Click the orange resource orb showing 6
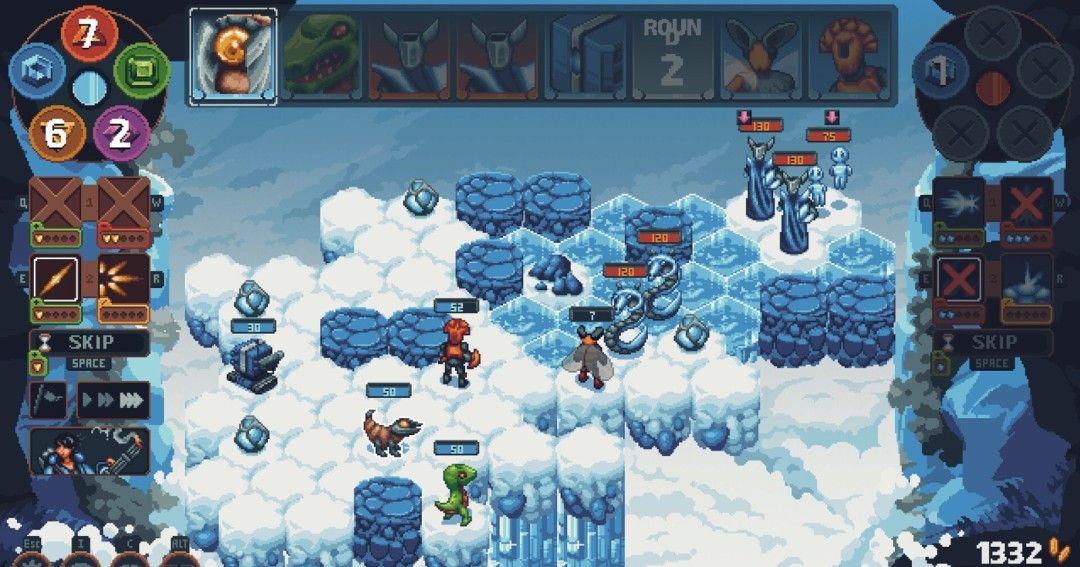Image resolution: width=1080 pixels, height=567 pixels. pyautogui.click(x=57, y=132)
